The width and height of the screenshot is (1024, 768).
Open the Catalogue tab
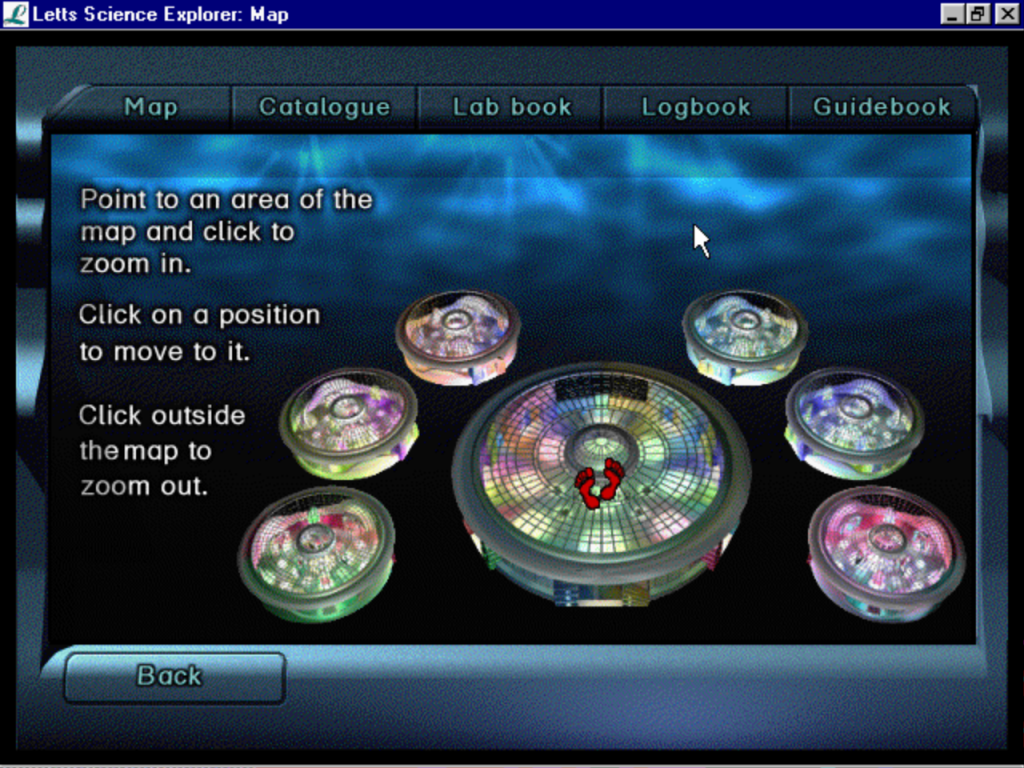pyautogui.click(x=324, y=107)
